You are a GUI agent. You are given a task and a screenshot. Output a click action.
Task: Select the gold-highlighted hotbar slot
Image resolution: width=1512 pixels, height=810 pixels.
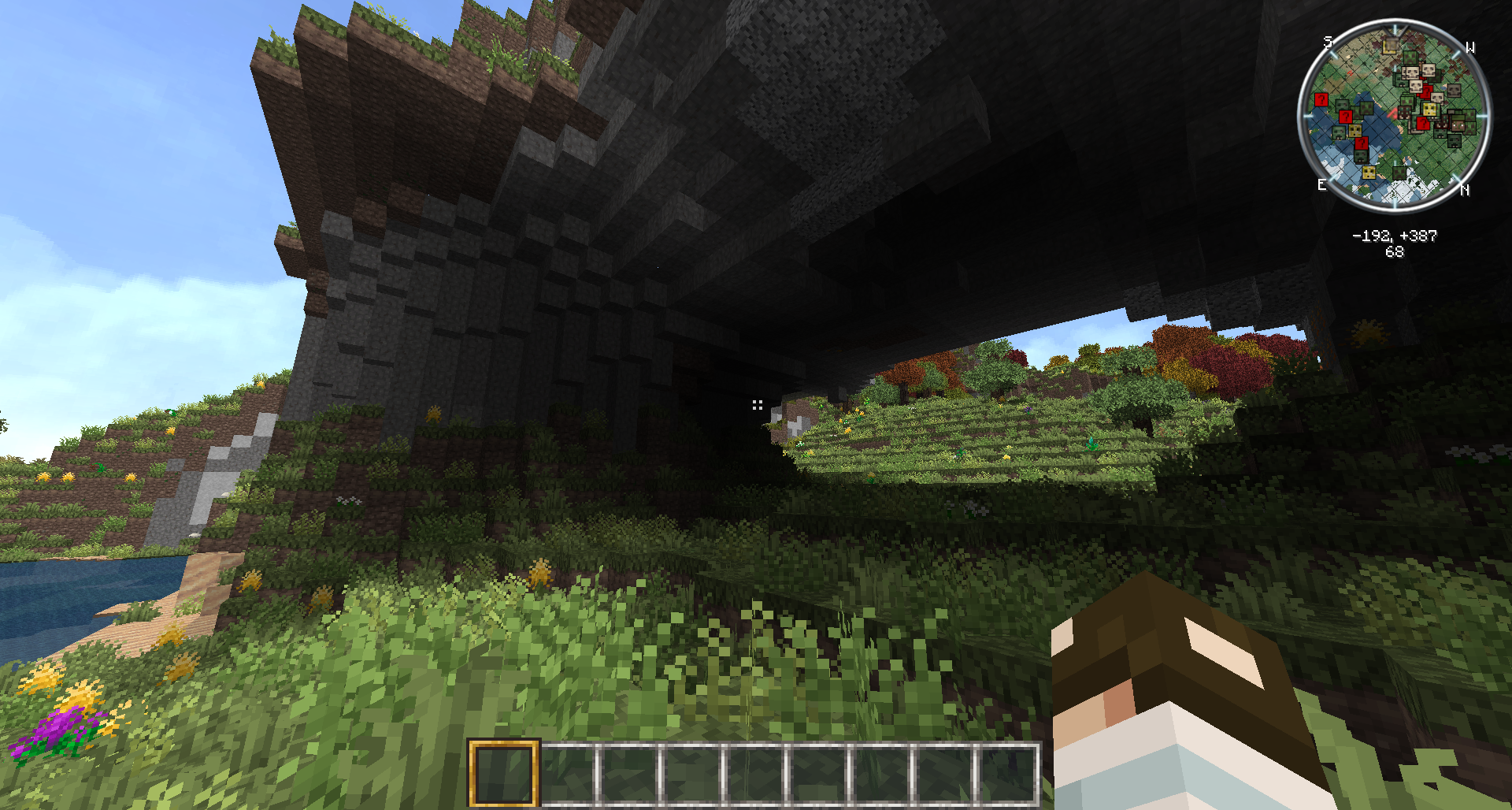tap(504, 773)
